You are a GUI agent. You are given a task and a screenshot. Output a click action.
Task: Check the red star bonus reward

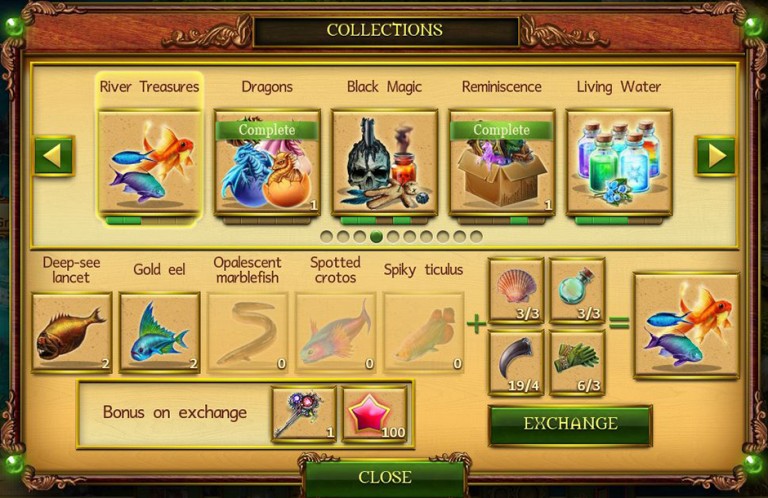pyautogui.click(x=374, y=413)
